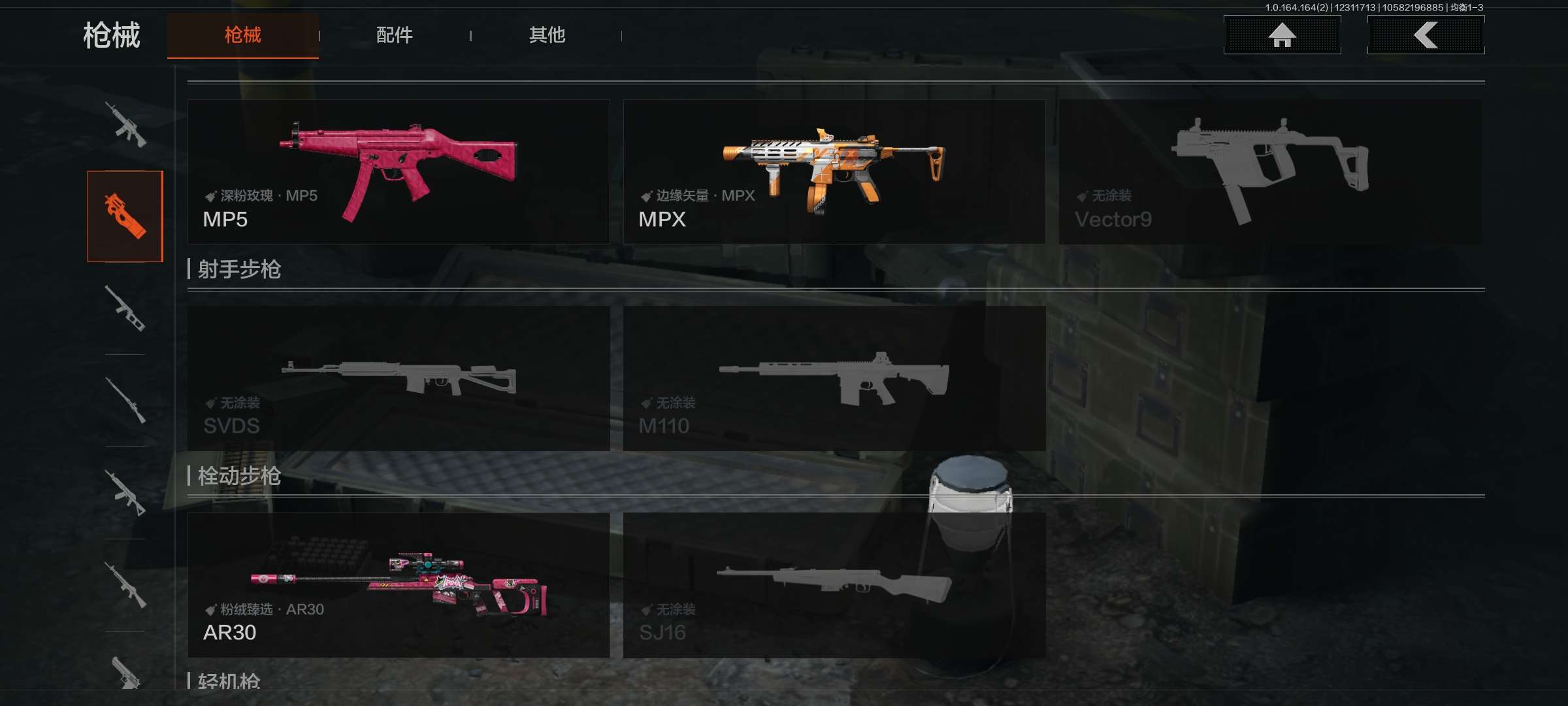Select the Vector9 weapon card
The image size is (1568, 706).
1269,172
